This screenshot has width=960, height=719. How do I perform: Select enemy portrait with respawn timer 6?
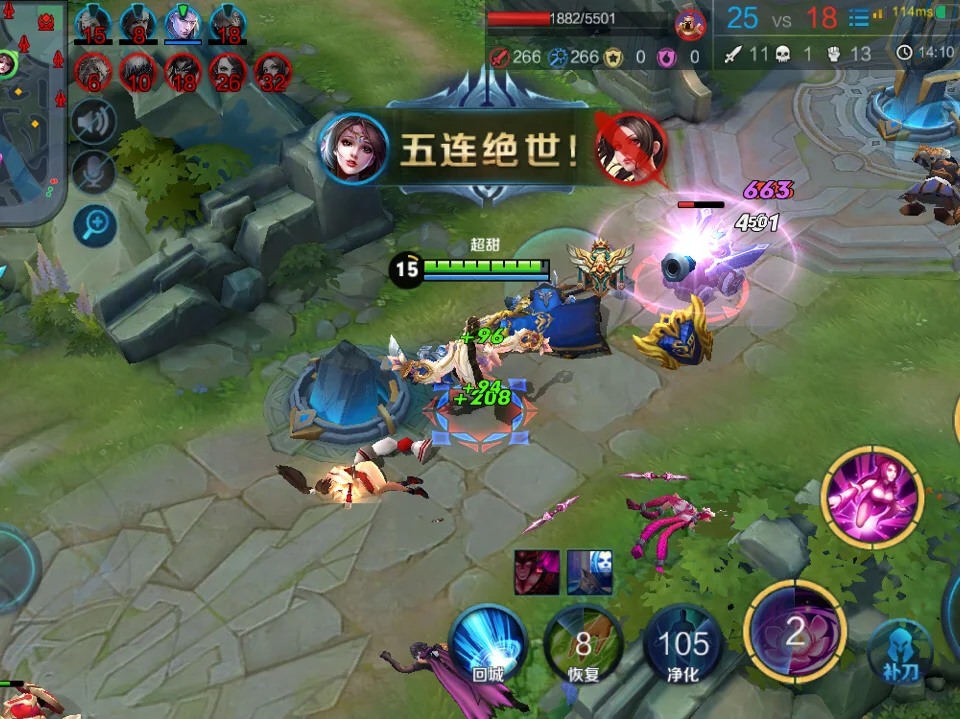pos(93,72)
